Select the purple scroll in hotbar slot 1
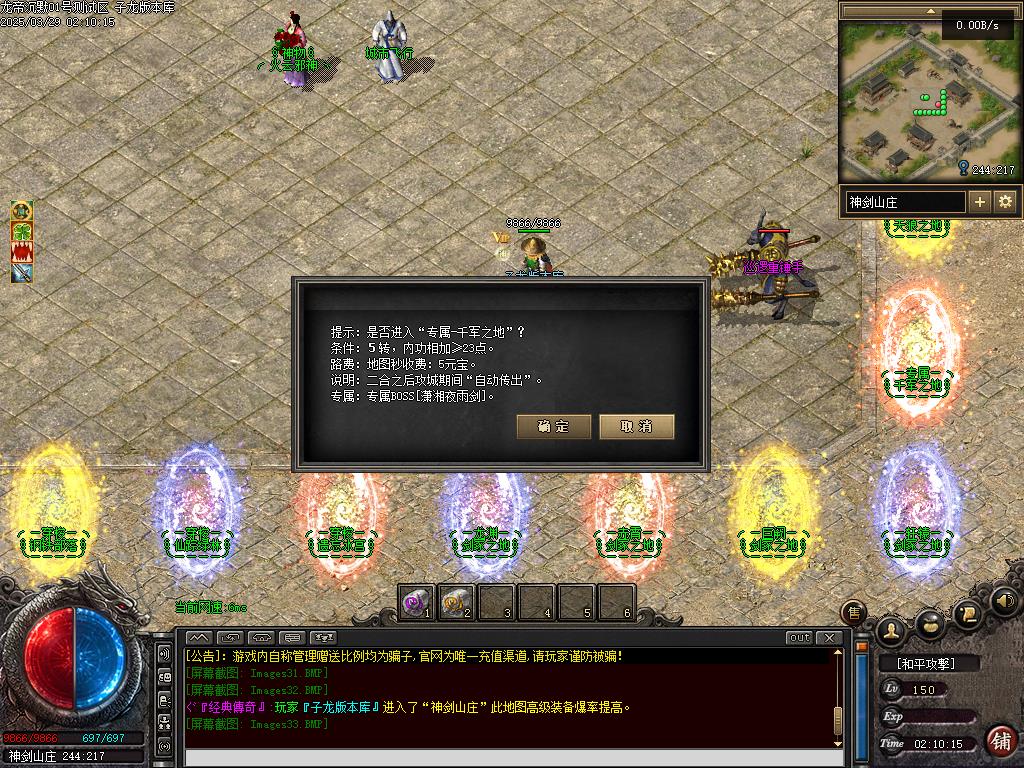This screenshot has height=768, width=1024. [416, 602]
